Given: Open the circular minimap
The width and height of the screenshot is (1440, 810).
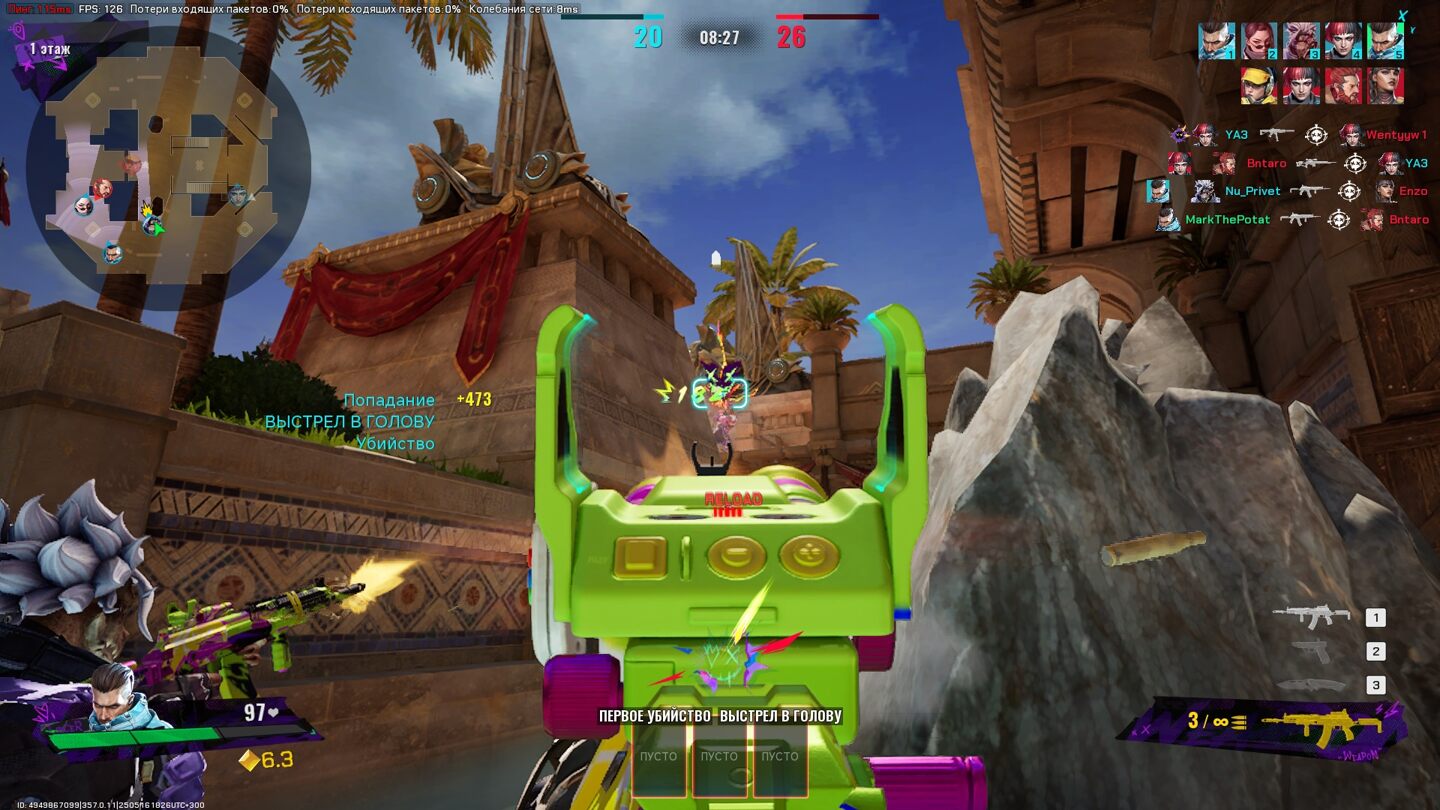Looking at the screenshot, I should pyautogui.click(x=166, y=168).
